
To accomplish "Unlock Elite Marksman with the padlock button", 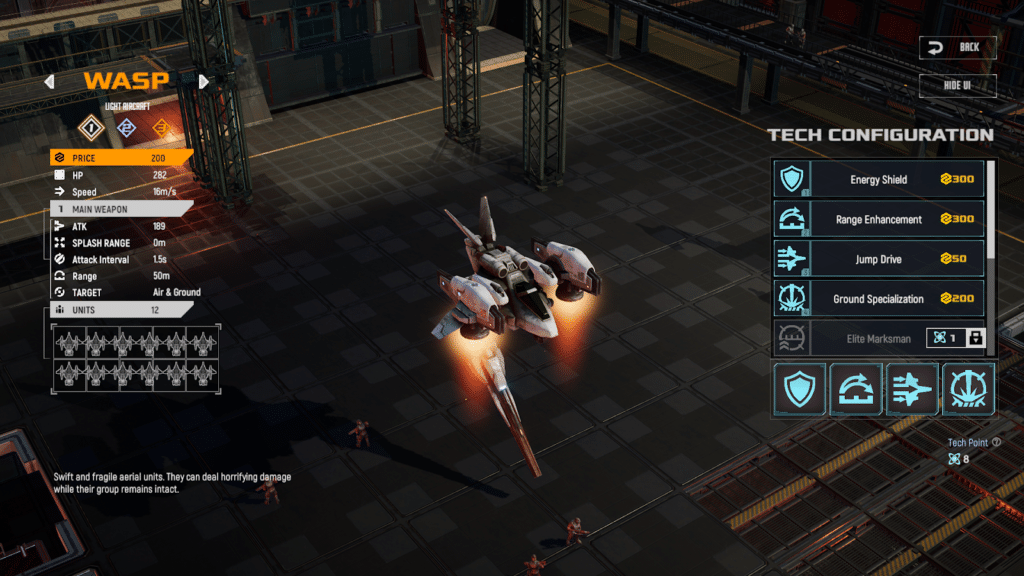I will tap(976, 338).
